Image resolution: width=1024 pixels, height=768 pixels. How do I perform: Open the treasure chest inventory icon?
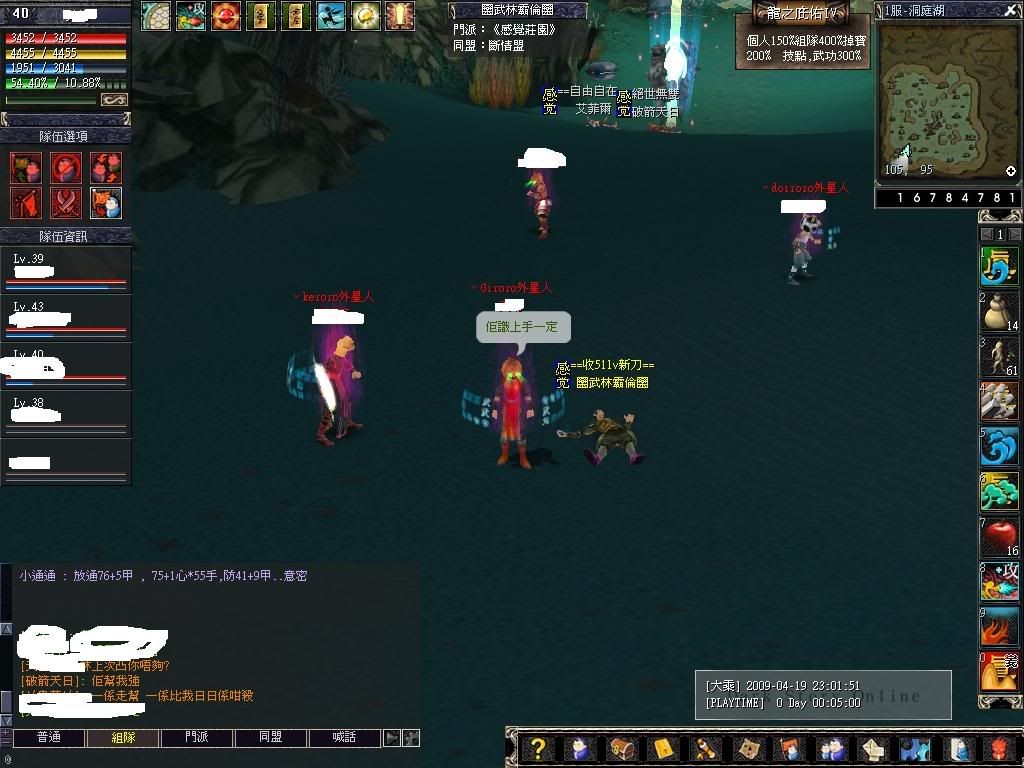click(622, 749)
